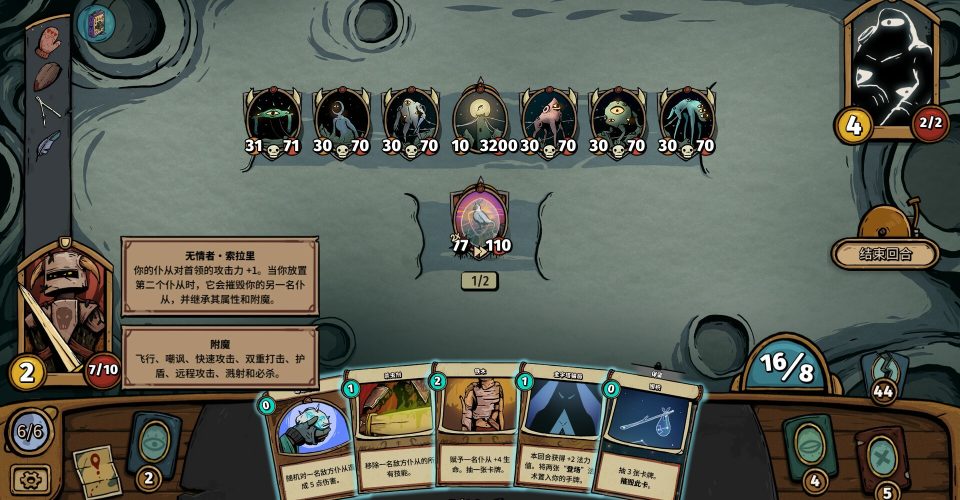This screenshot has width=960, height=500.
Task: Play the bandaged mummy 2-cost card
Action: [477, 420]
